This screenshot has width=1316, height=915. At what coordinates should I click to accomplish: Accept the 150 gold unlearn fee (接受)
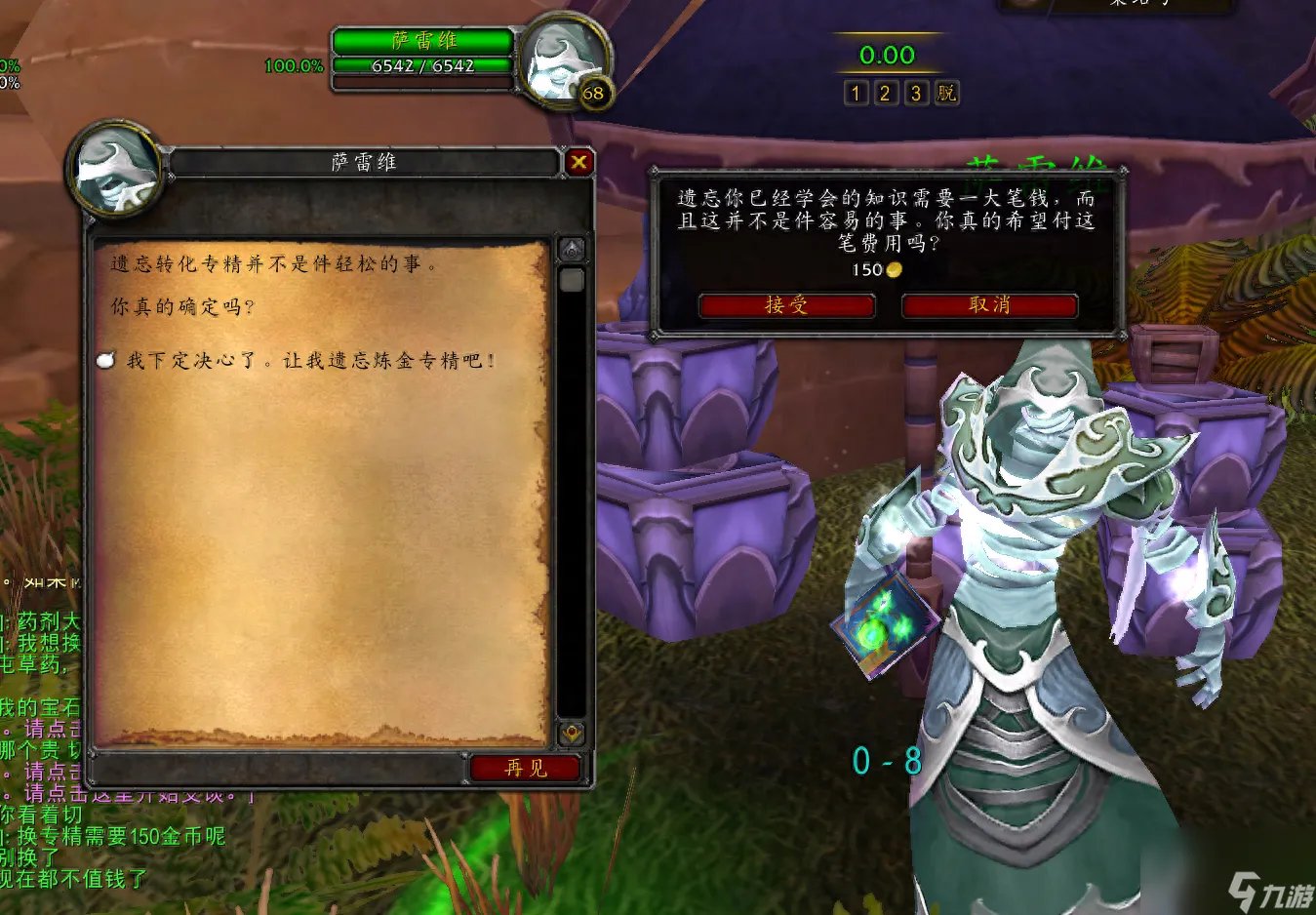786,305
